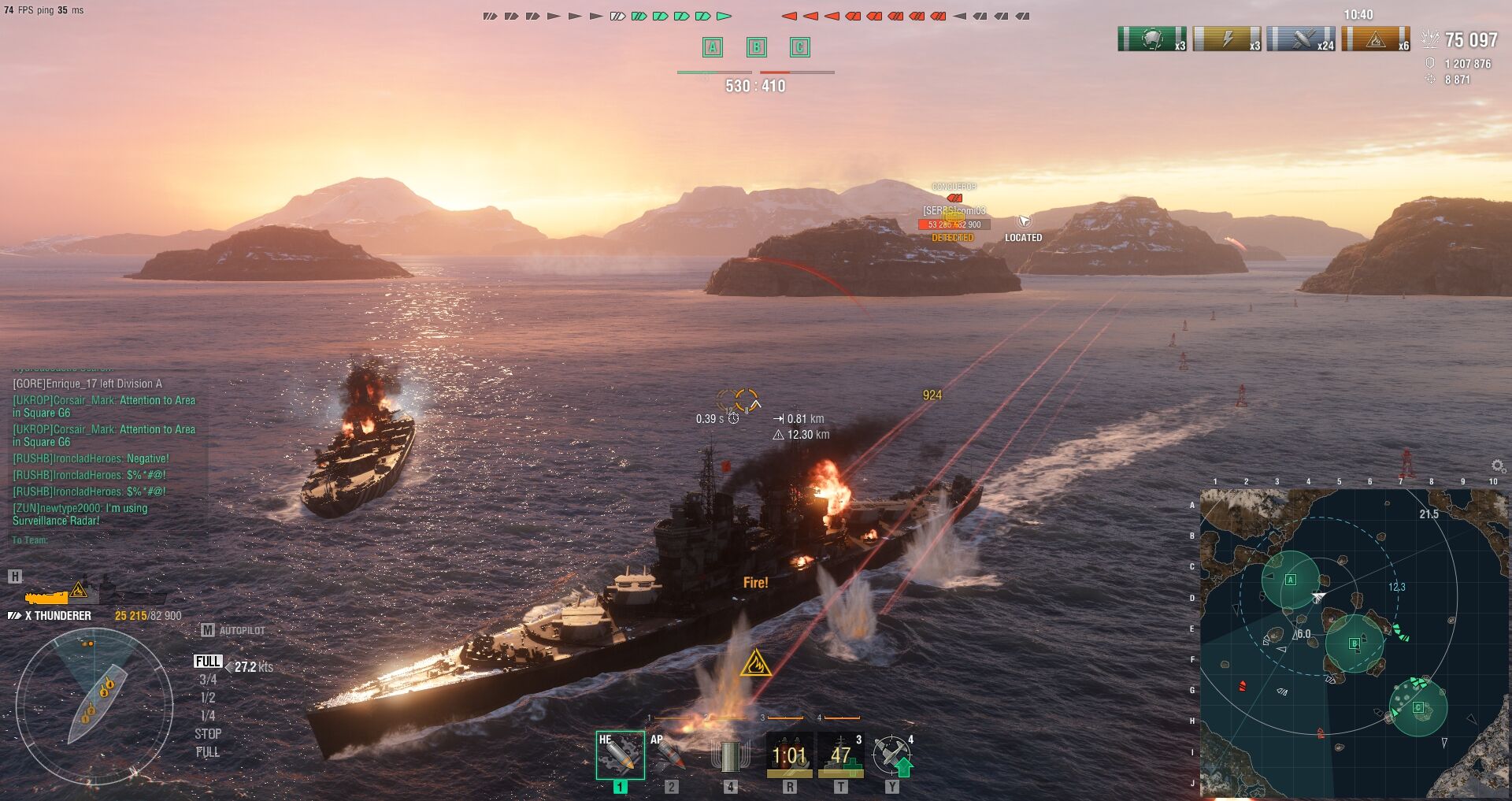Use the Repair Party consumable
The height and width of the screenshot is (801, 1512).
pos(840,755)
